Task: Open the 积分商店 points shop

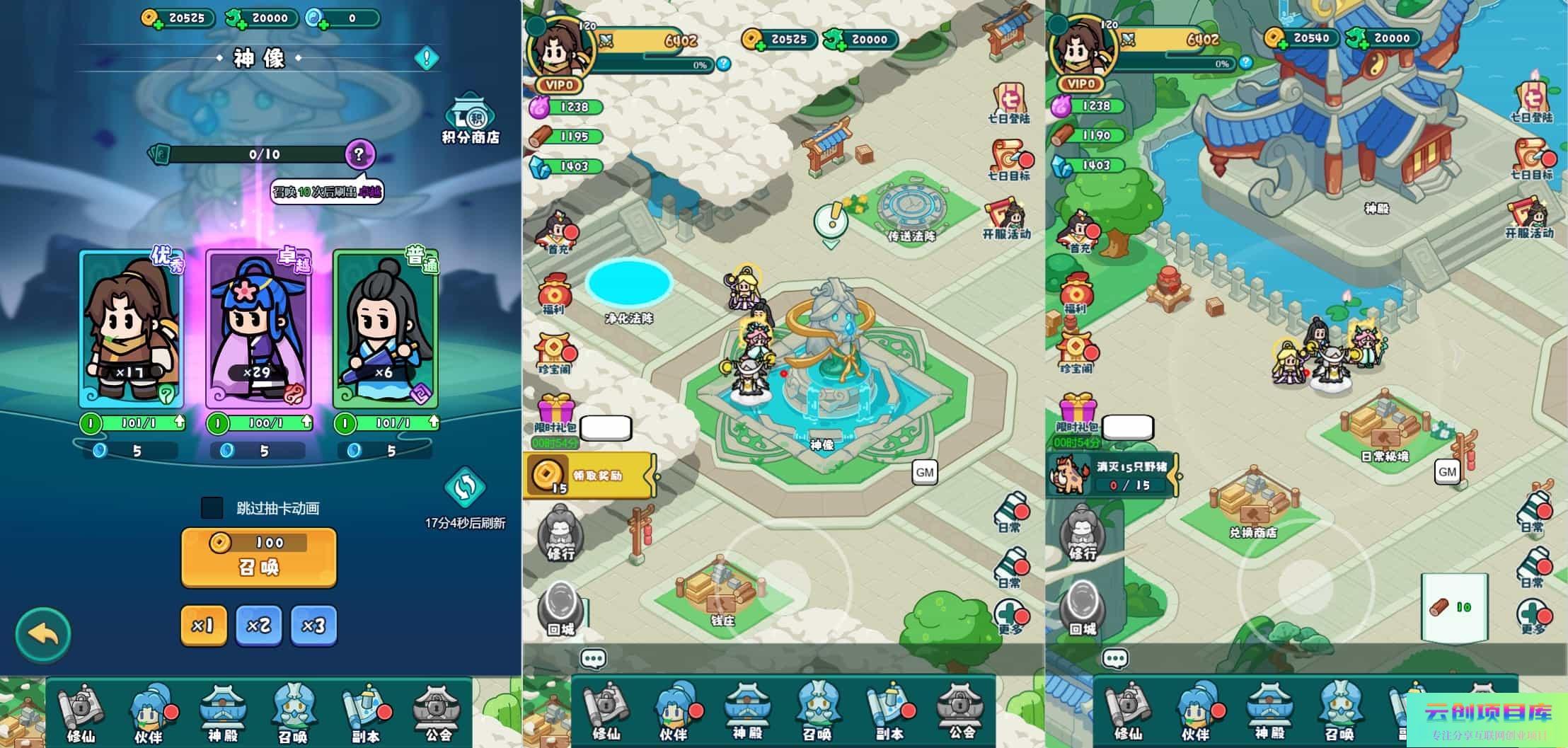Action: click(x=470, y=119)
